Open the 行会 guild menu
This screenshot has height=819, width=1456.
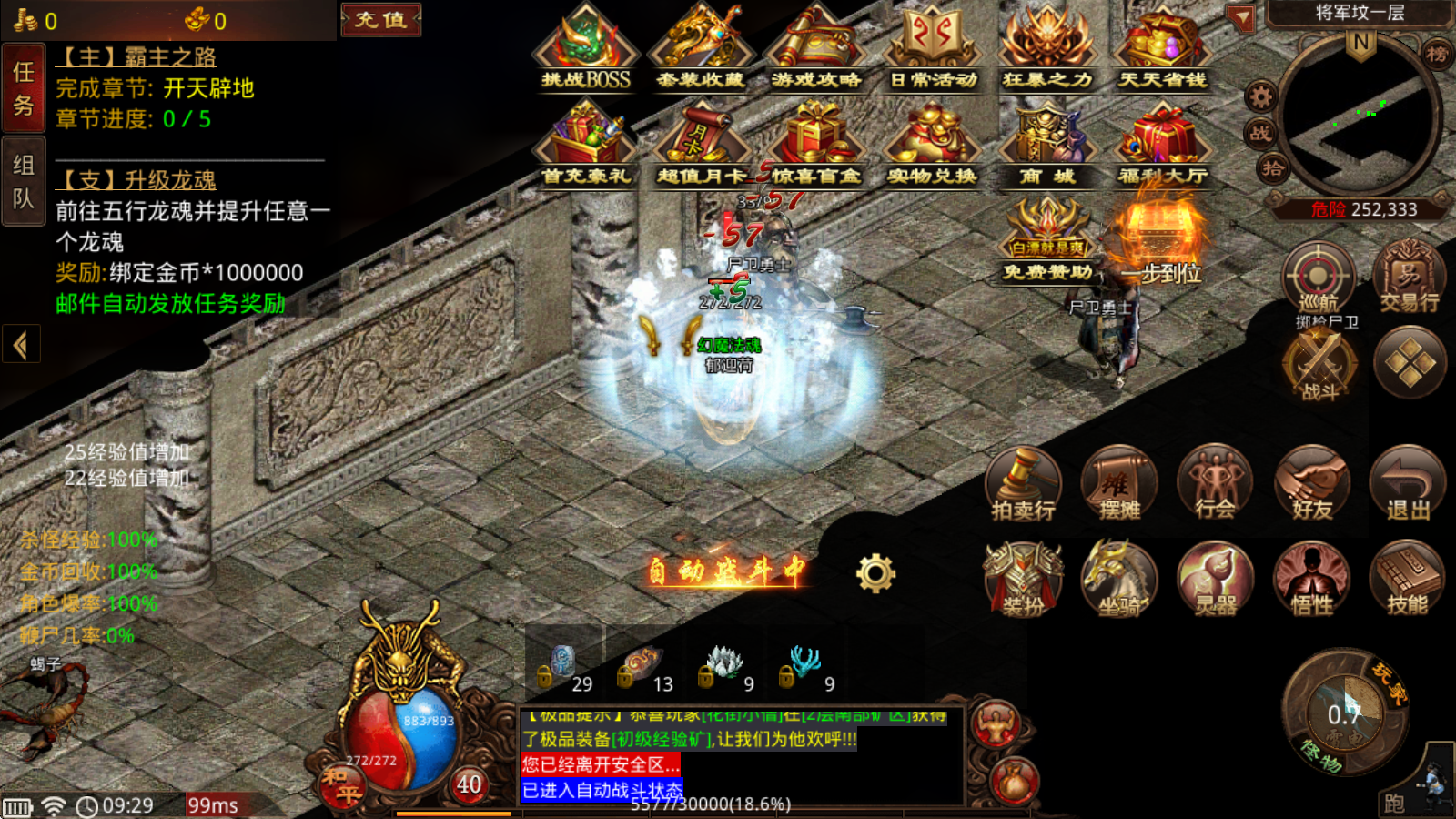(x=1215, y=483)
